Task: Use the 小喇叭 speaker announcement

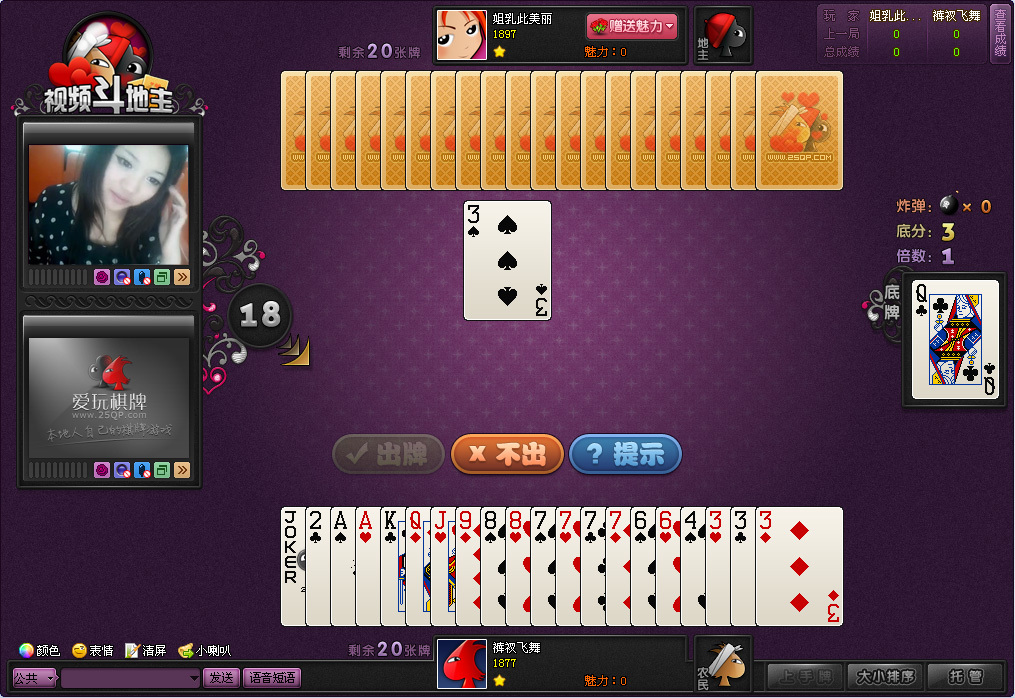Action: 204,650
